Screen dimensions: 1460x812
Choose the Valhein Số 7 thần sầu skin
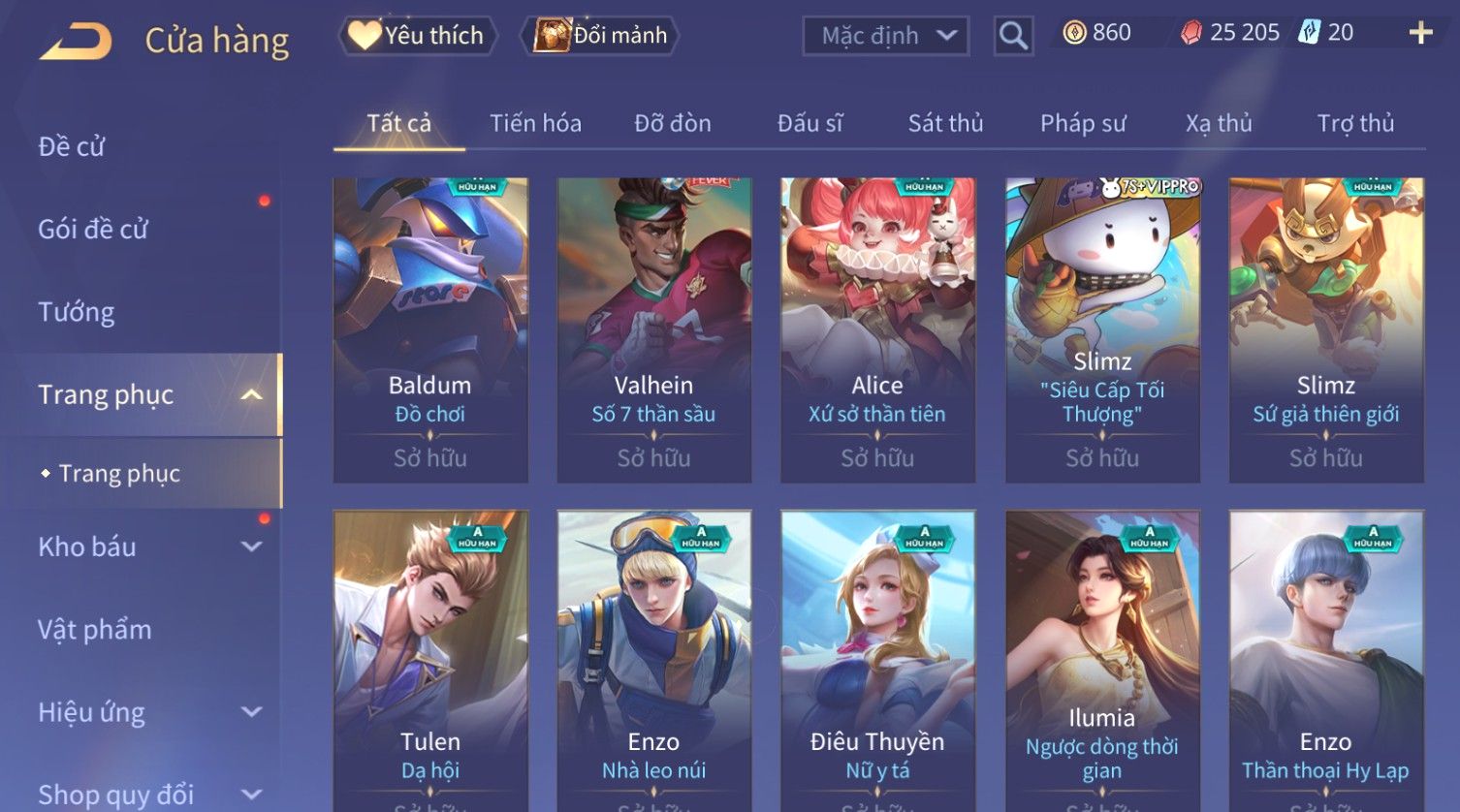point(653,329)
